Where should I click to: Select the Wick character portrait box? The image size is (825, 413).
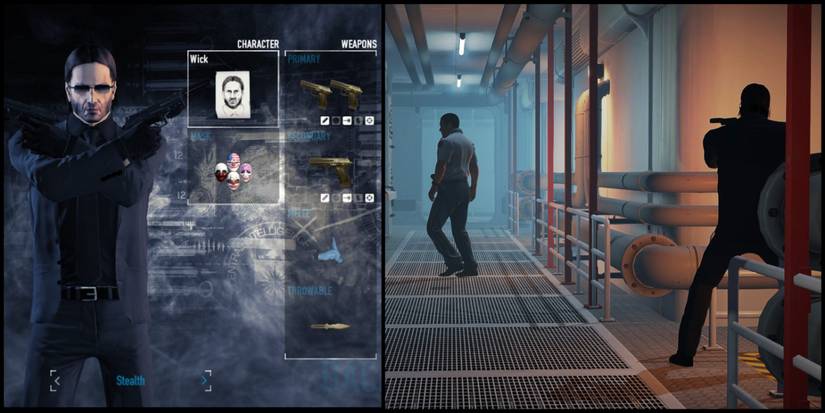[x=232, y=89]
